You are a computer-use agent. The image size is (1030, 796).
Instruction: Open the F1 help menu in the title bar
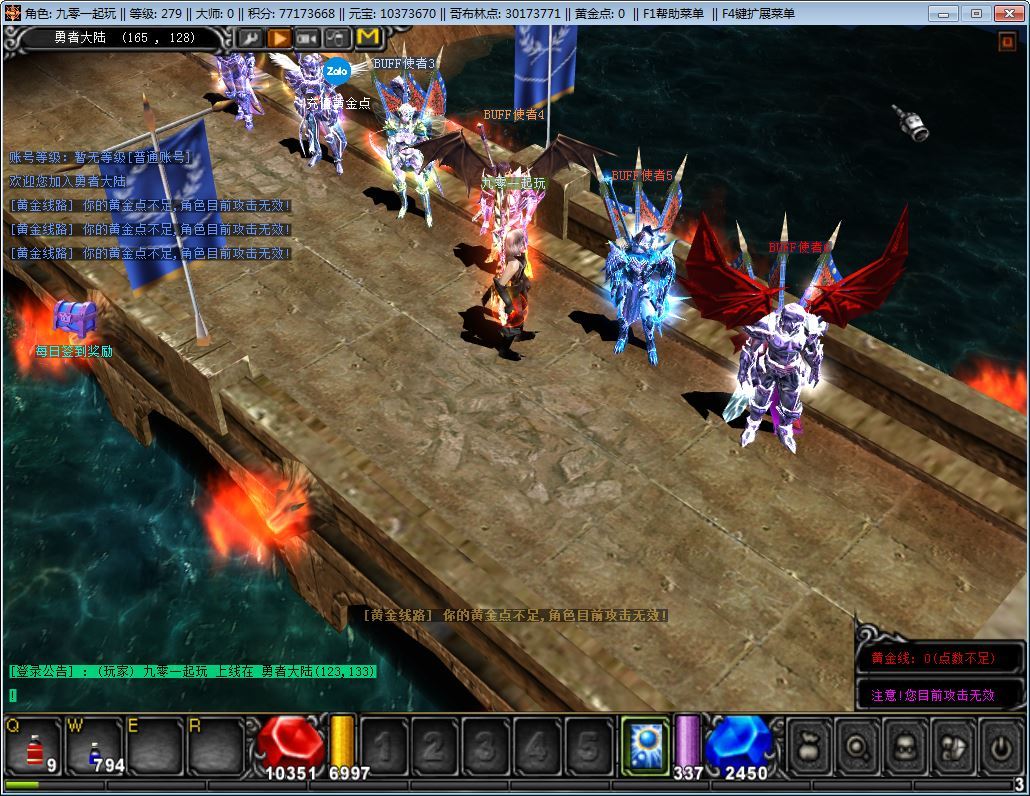tap(673, 13)
